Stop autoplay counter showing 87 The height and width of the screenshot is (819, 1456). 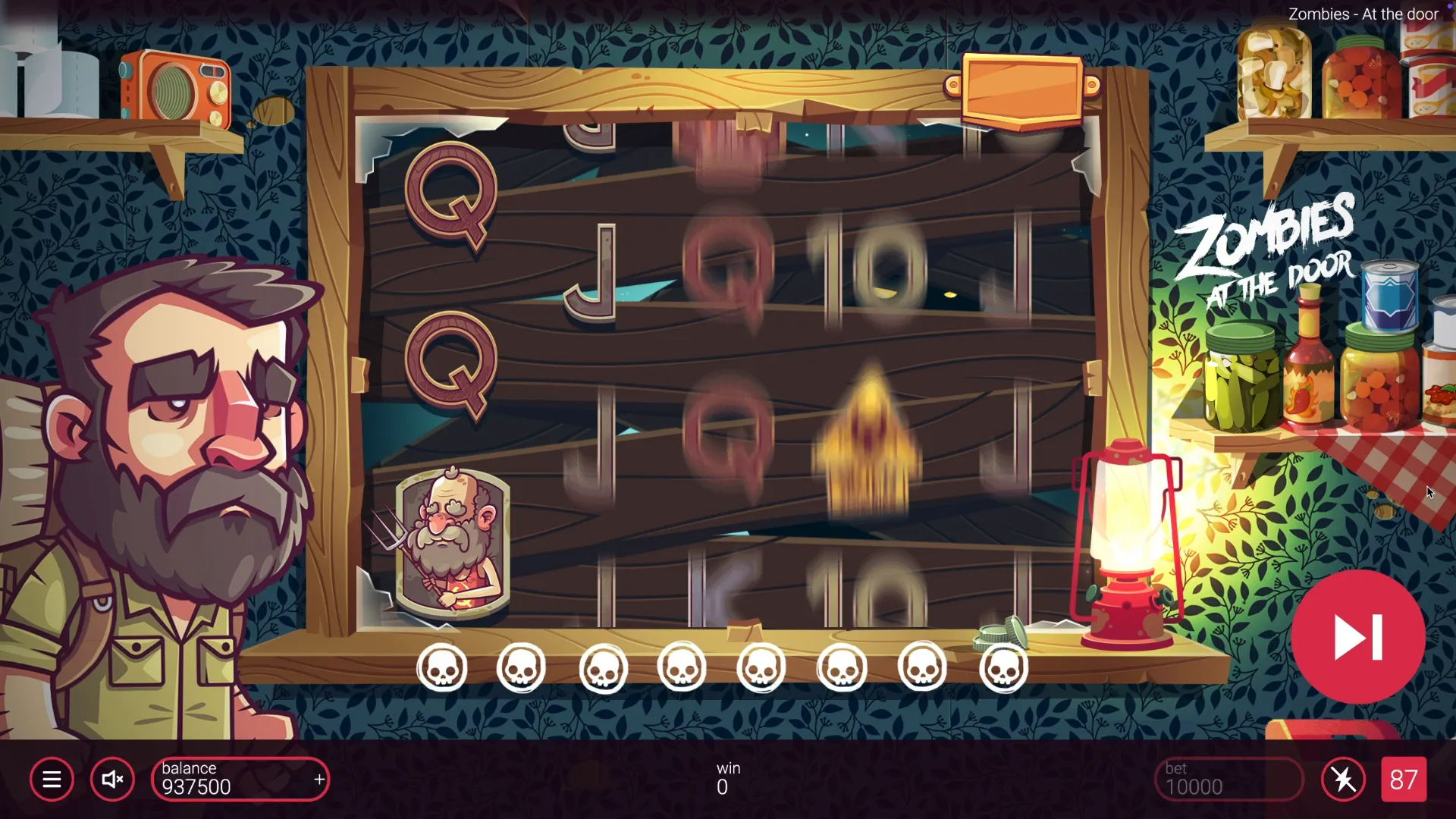pyautogui.click(x=1404, y=780)
